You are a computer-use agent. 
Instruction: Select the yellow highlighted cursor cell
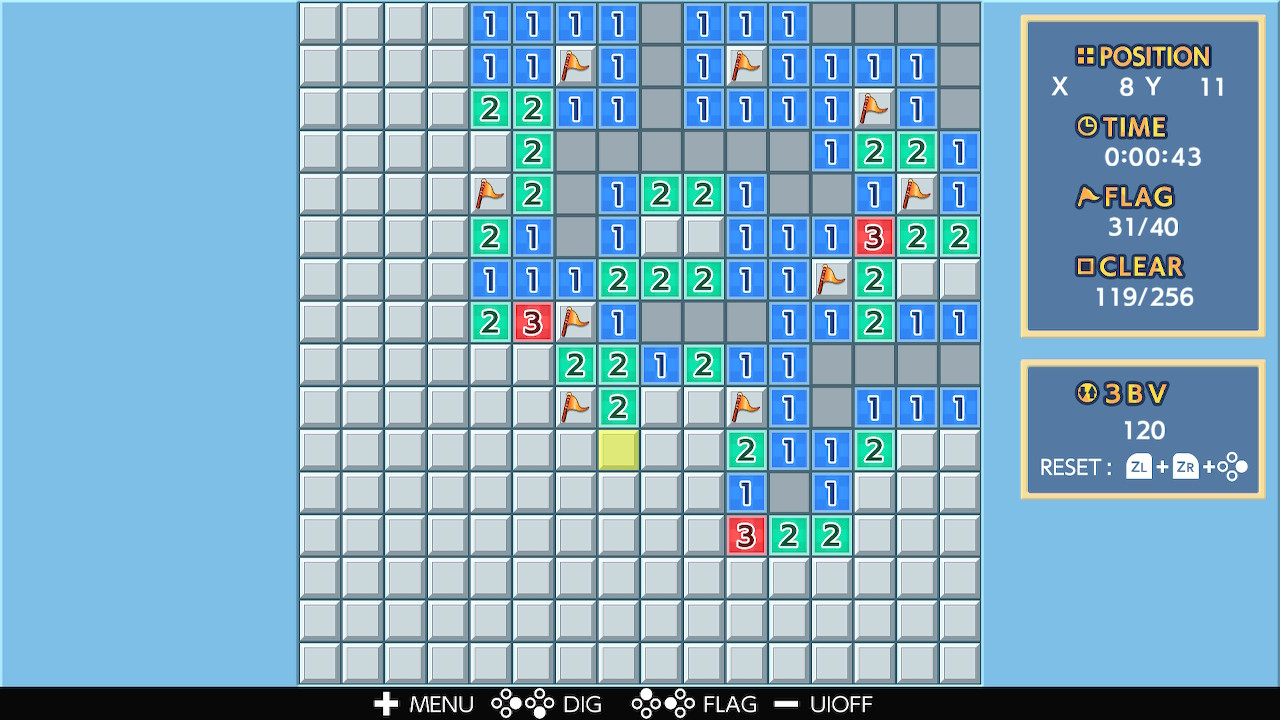618,450
